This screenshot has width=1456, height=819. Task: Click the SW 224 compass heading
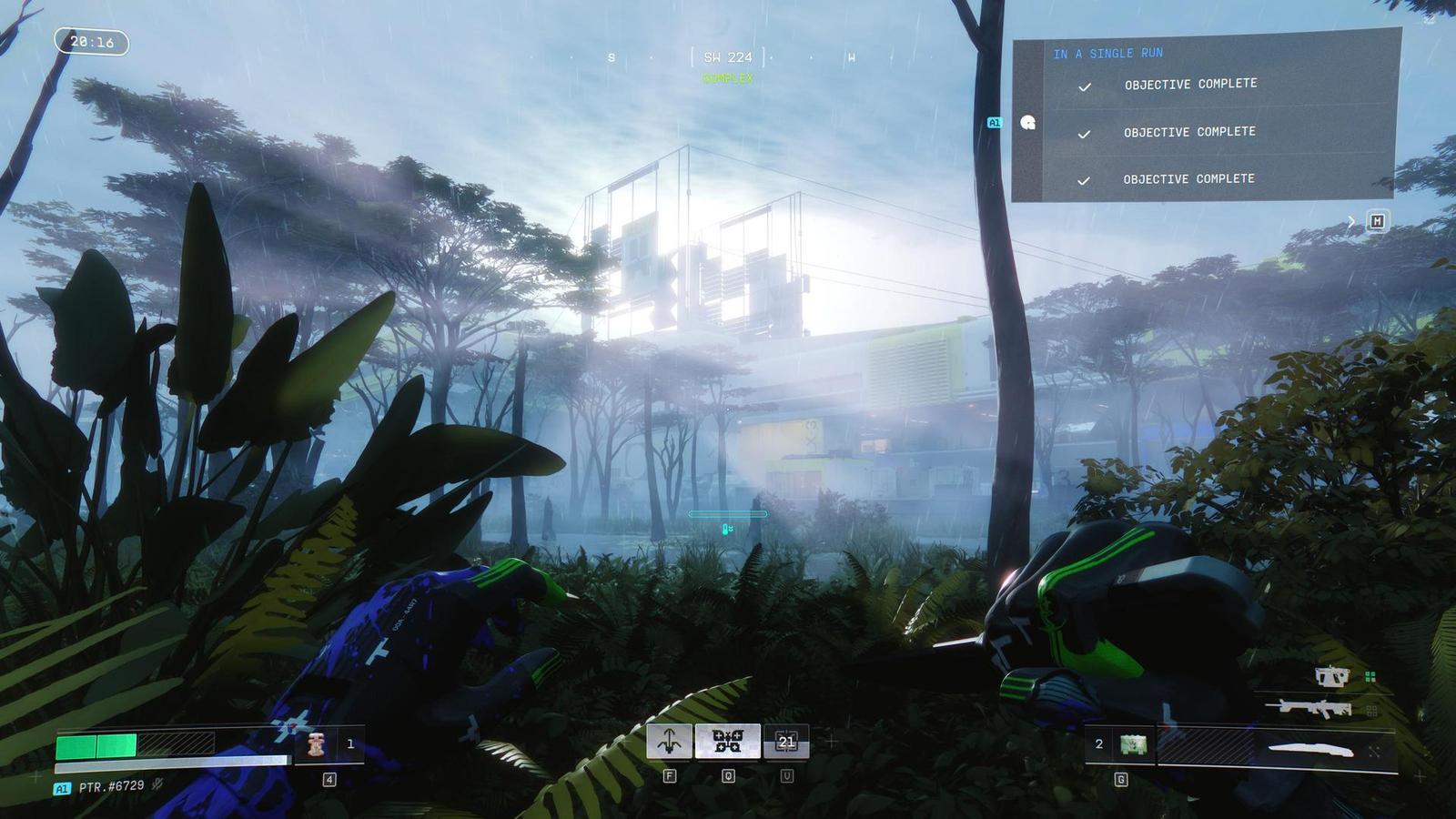coord(727,57)
